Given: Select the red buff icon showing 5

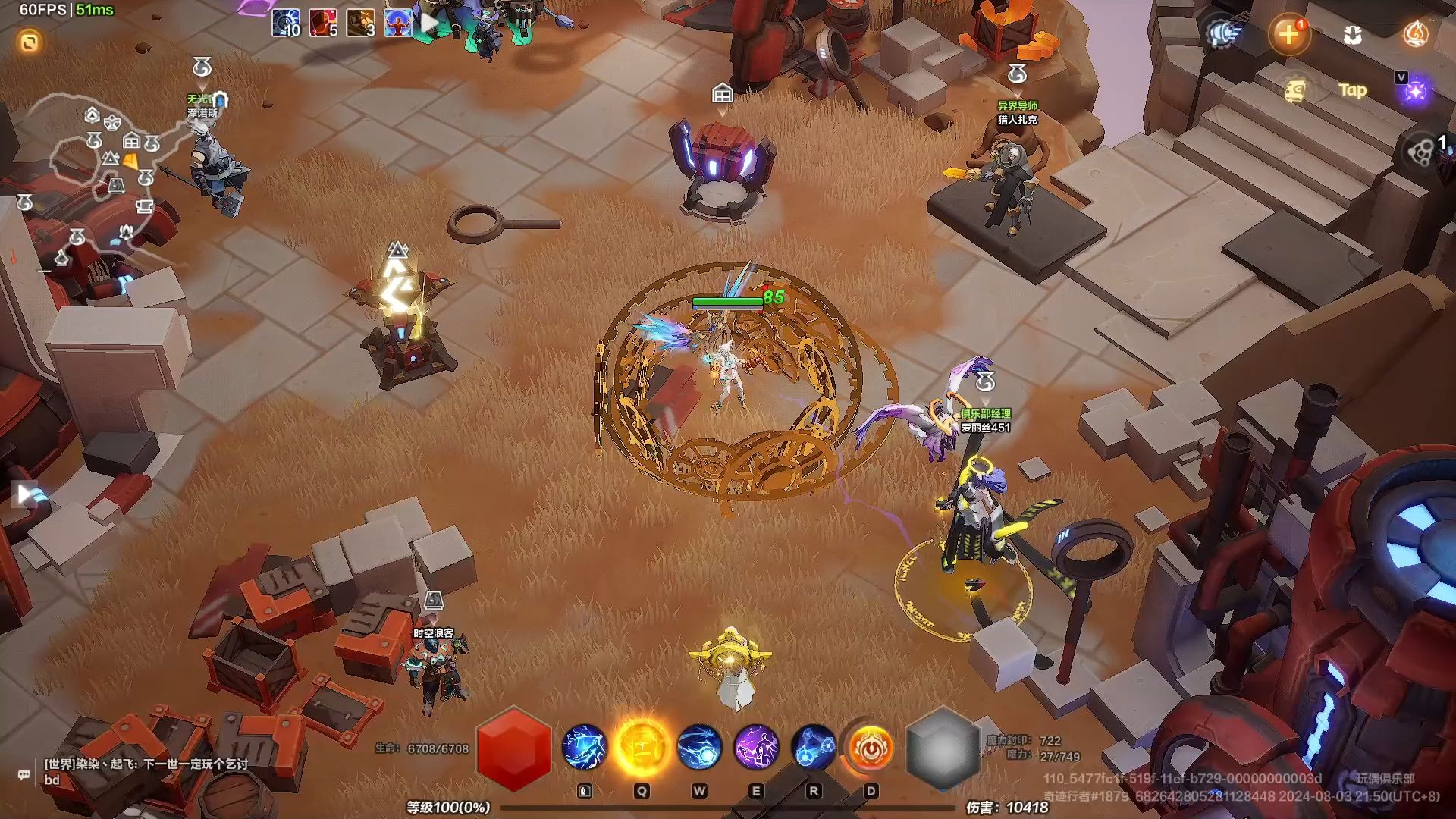Looking at the screenshot, I should (x=323, y=24).
